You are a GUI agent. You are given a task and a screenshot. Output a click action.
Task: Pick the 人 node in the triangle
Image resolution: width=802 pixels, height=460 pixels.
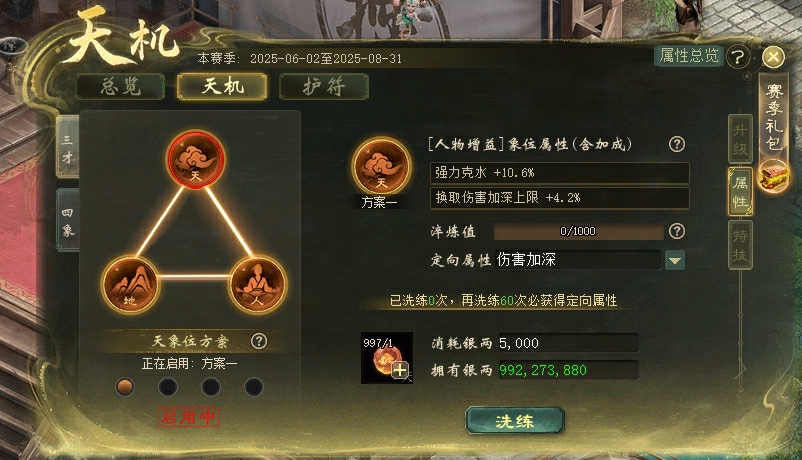tap(258, 285)
